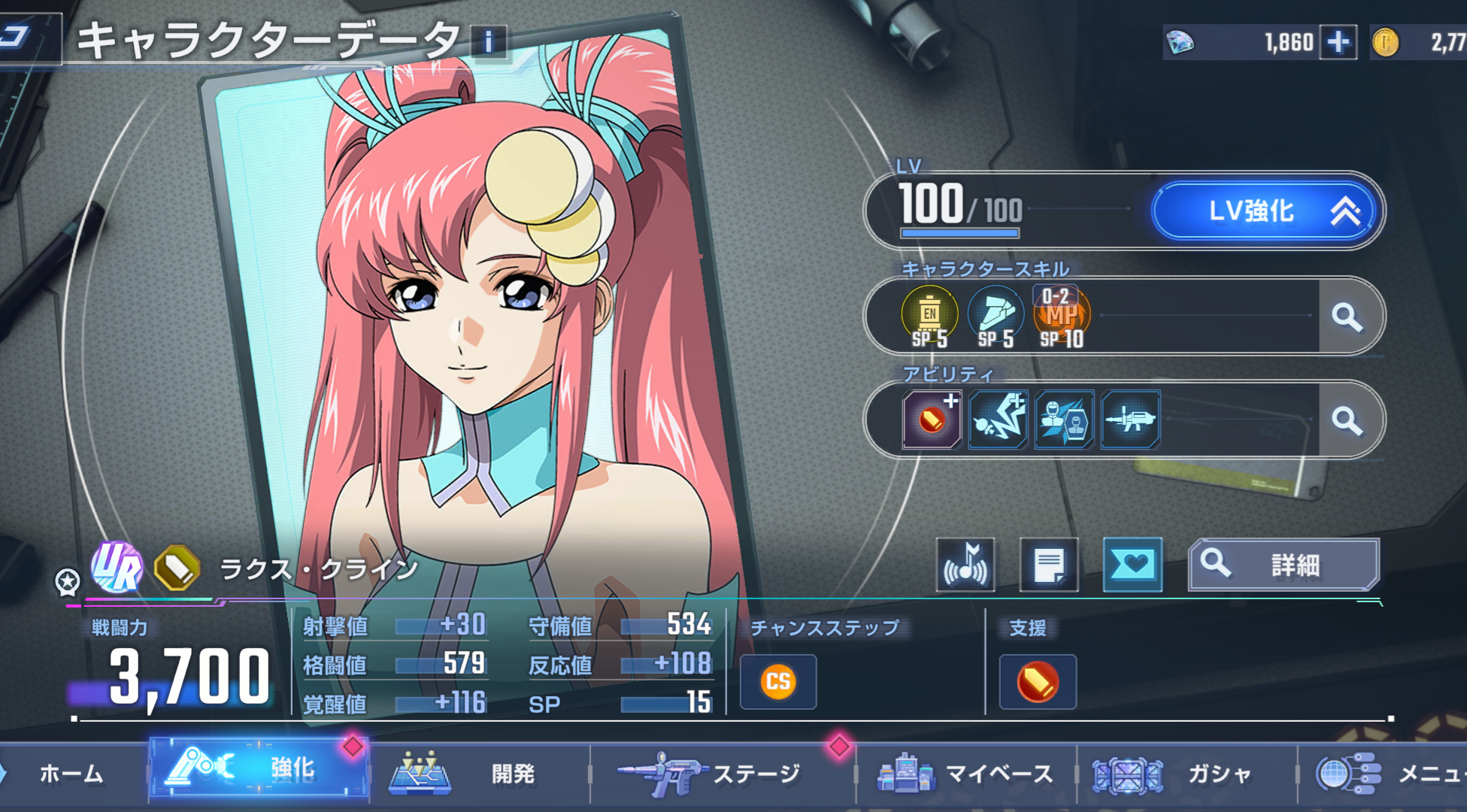The height and width of the screenshot is (812, 1467).
Task: Play character voice with music note icon
Action: [965, 565]
